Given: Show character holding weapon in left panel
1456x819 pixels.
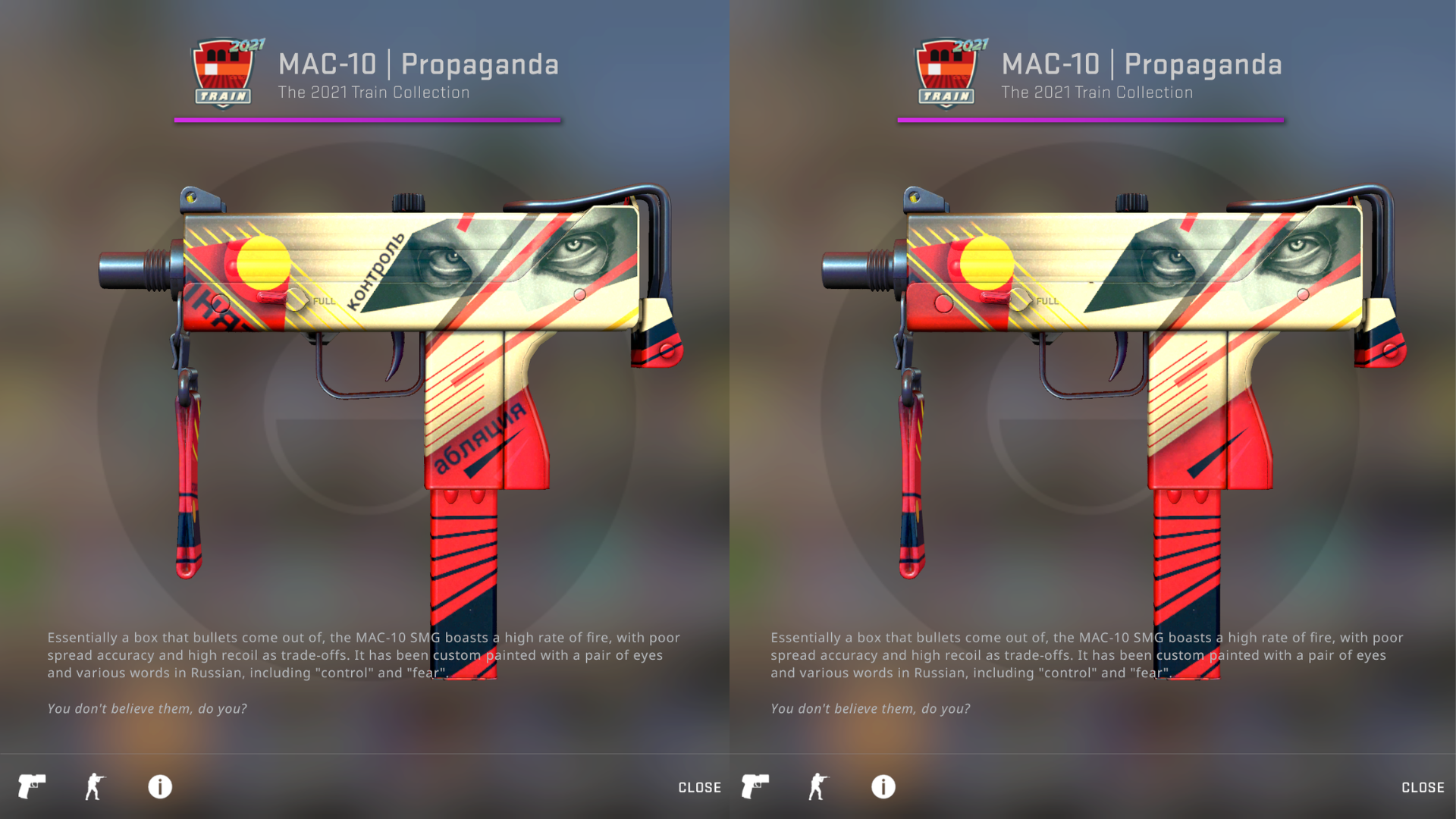Looking at the screenshot, I should pos(95,786).
